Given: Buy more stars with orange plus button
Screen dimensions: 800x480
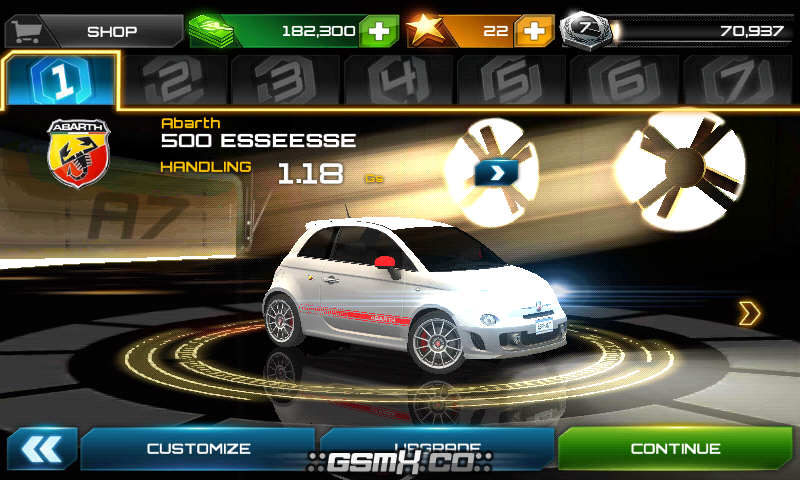Looking at the screenshot, I should click(534, 31).
